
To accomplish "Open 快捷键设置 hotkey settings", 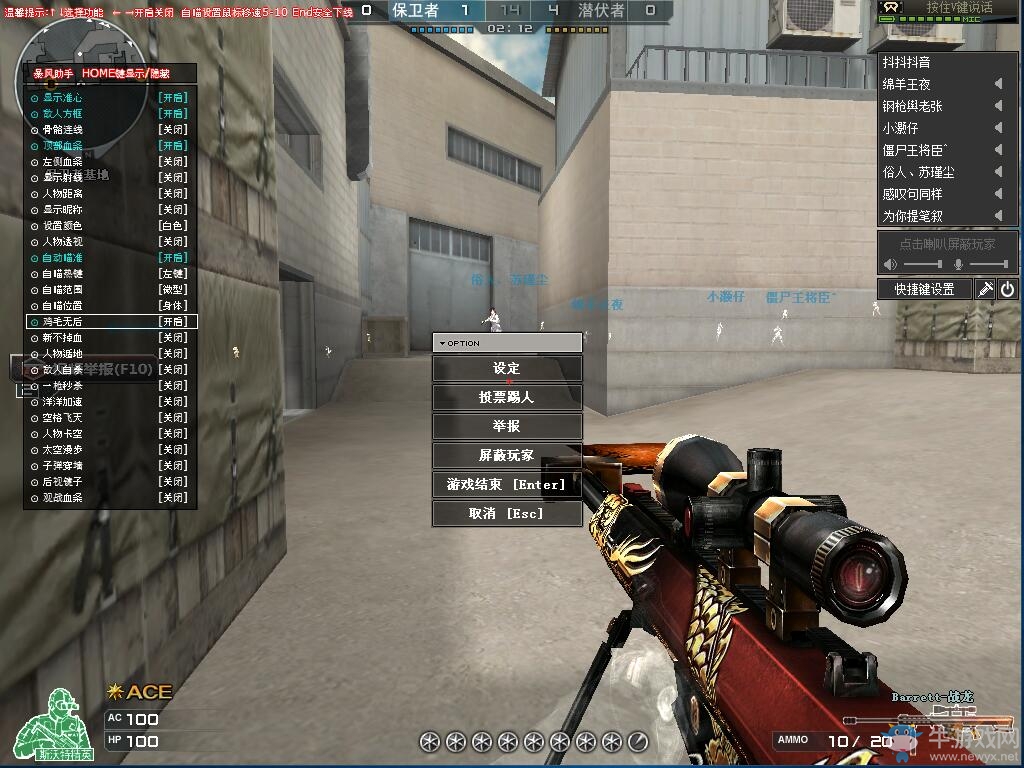I will [925, 289].
